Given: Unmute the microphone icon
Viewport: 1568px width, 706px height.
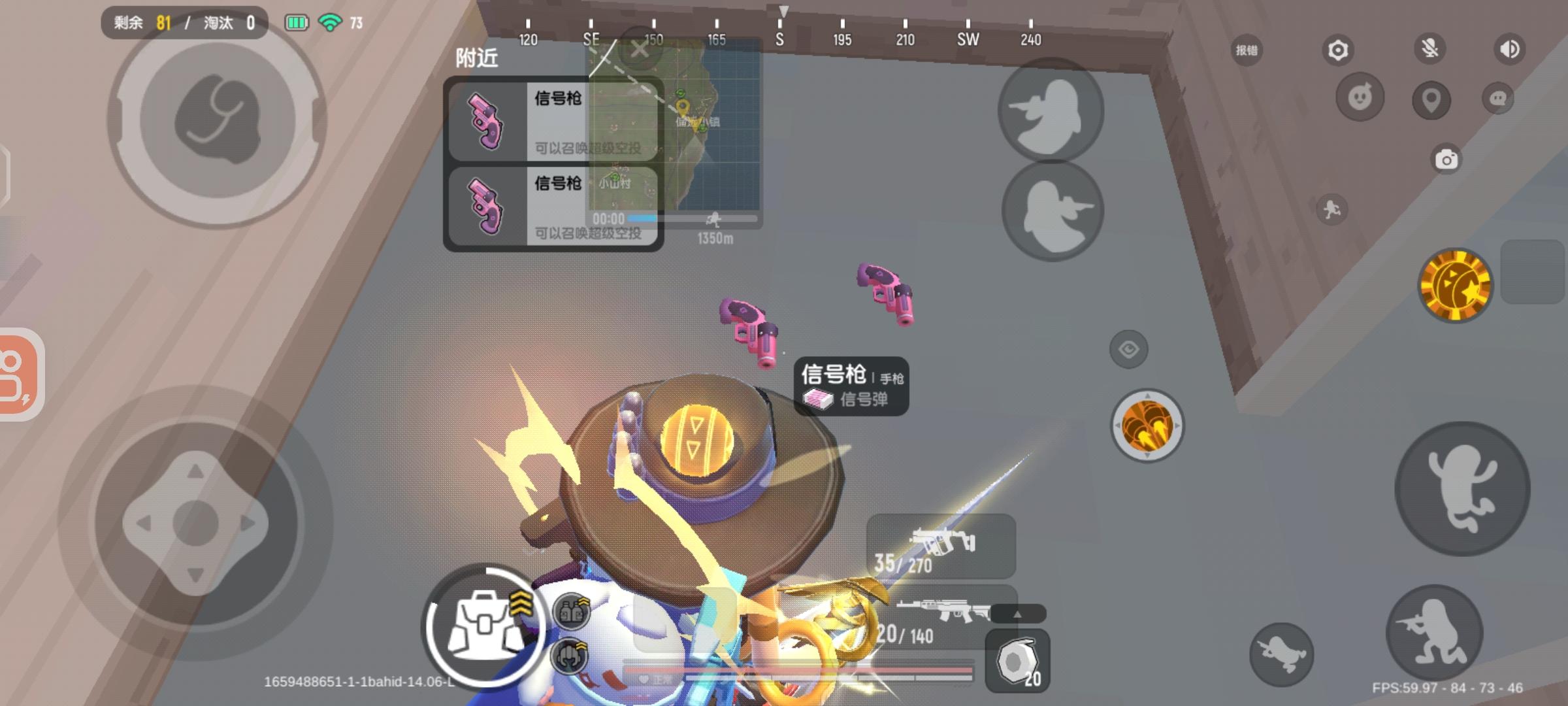Looking at the screenshot, I should 1431,48.
